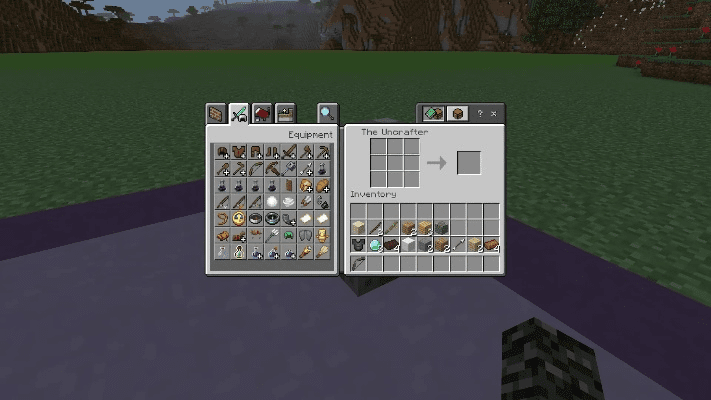Click the white wool block in inventory

[409, 245]
